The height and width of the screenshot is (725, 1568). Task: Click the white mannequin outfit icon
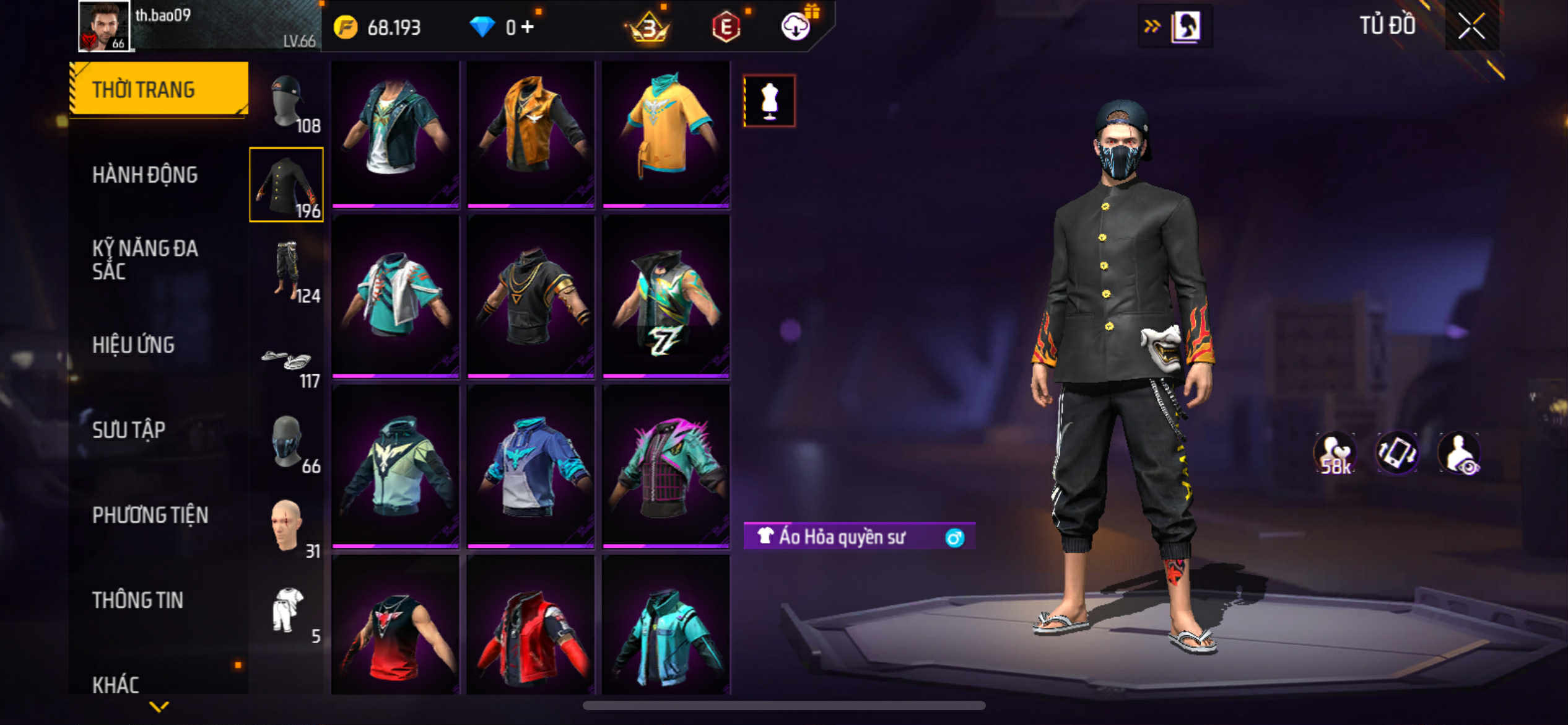769,101
